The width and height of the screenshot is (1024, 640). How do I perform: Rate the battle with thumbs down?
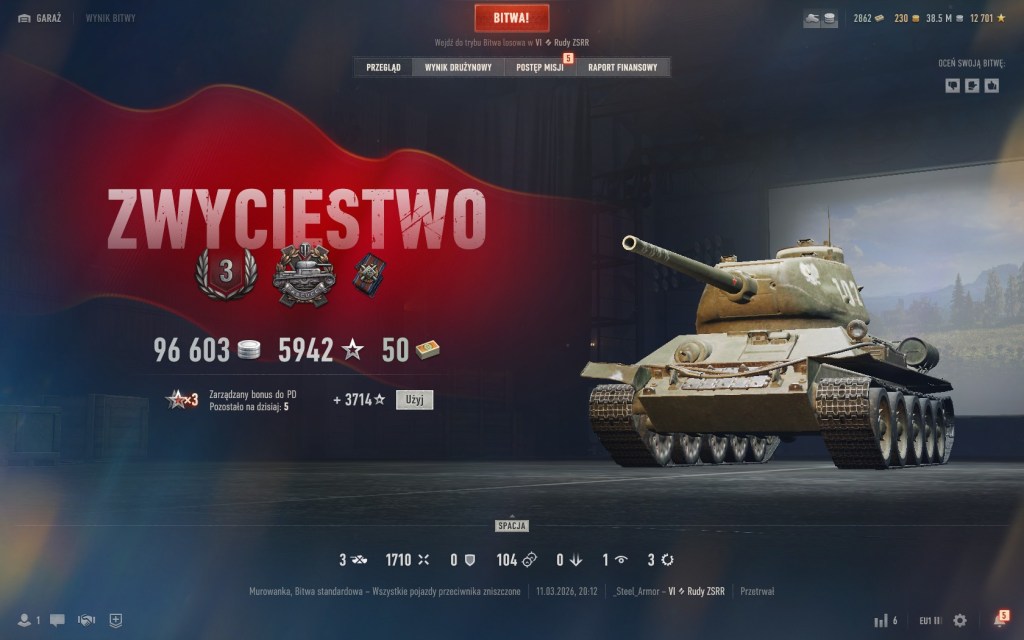click(952, 86)
